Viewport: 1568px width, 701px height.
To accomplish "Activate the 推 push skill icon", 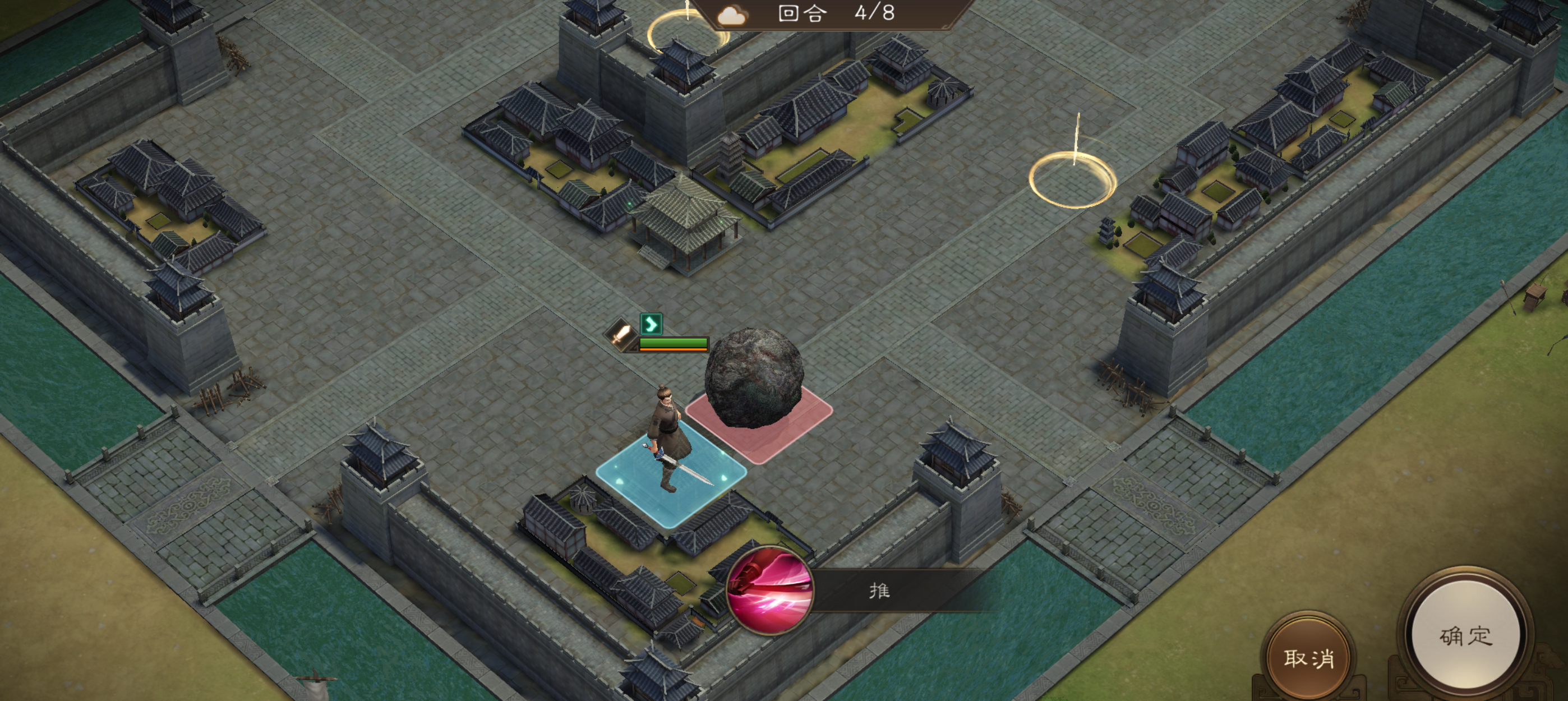I will pos(770,591).
